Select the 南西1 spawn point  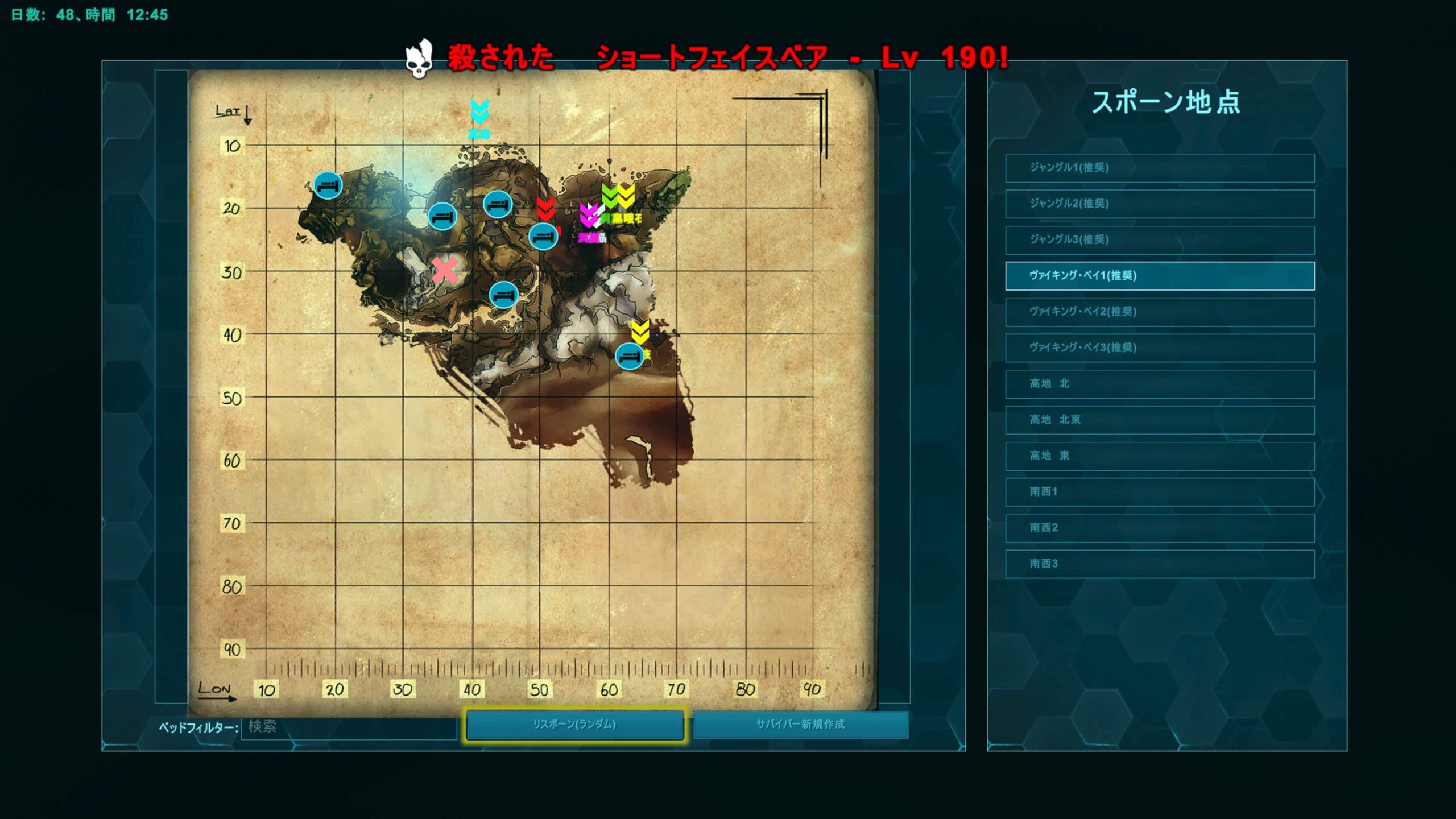[x=1159, y=492]
